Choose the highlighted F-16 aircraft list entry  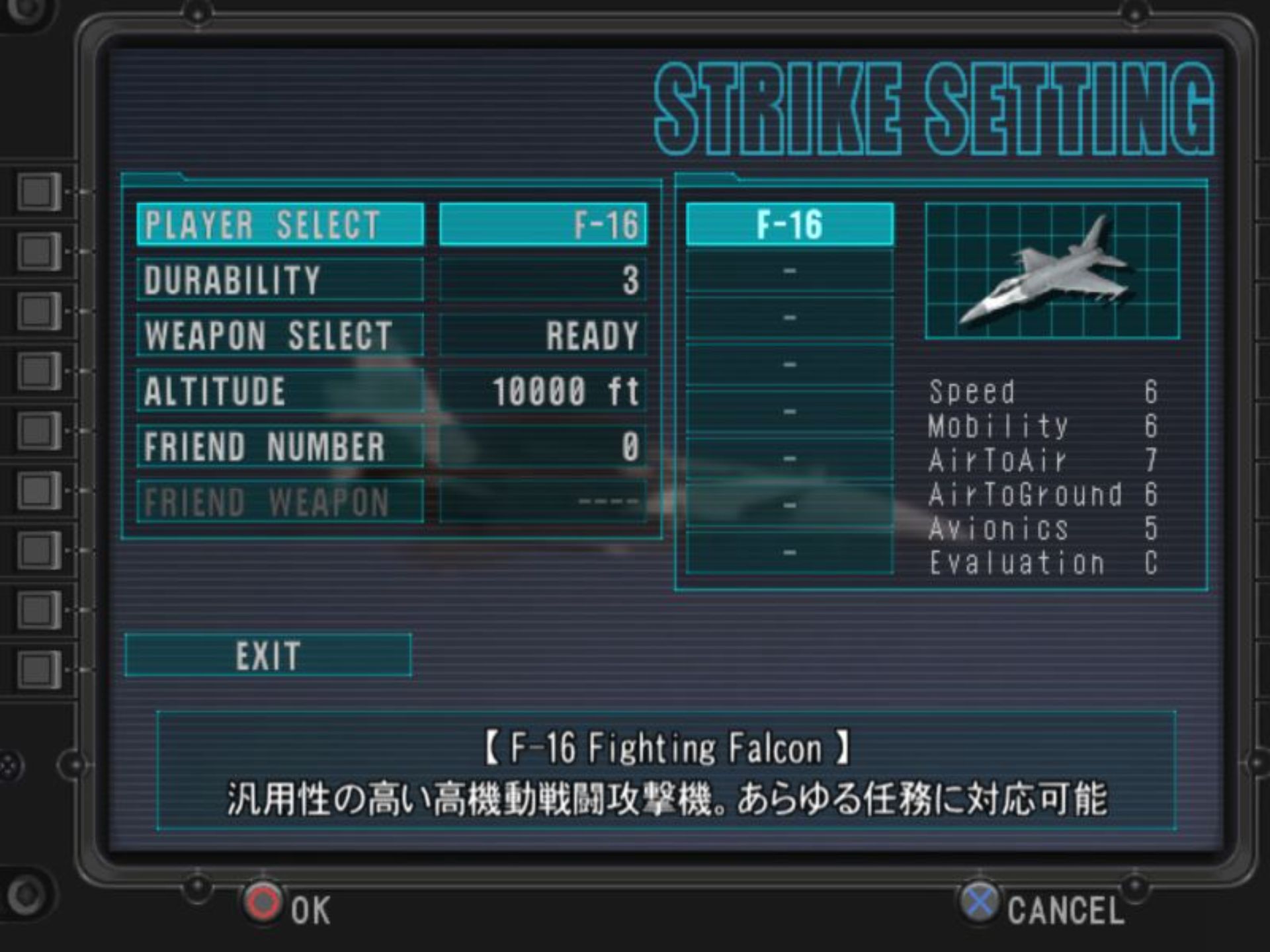[x=790, y=225]
